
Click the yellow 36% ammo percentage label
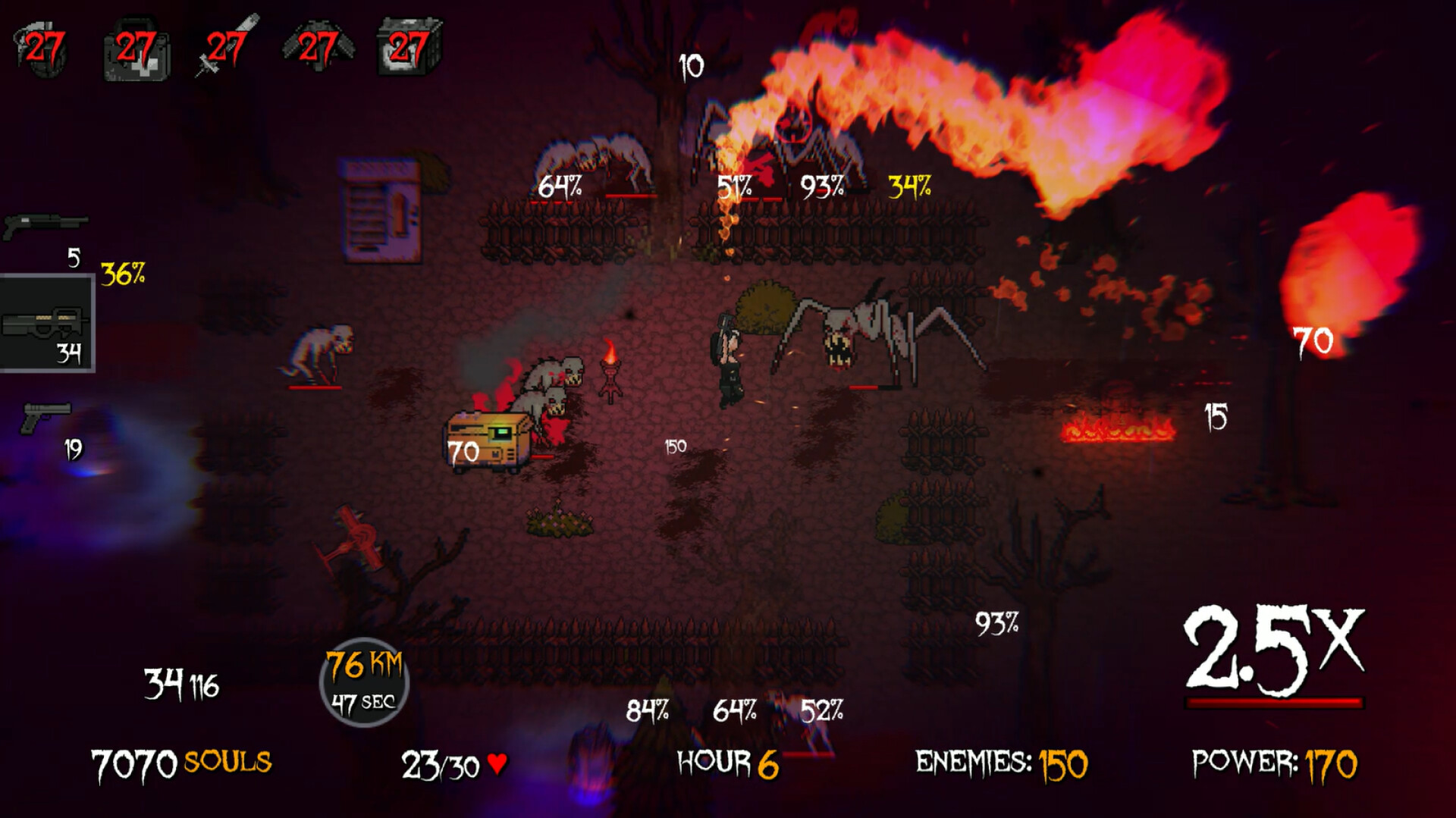click(121, 274)
